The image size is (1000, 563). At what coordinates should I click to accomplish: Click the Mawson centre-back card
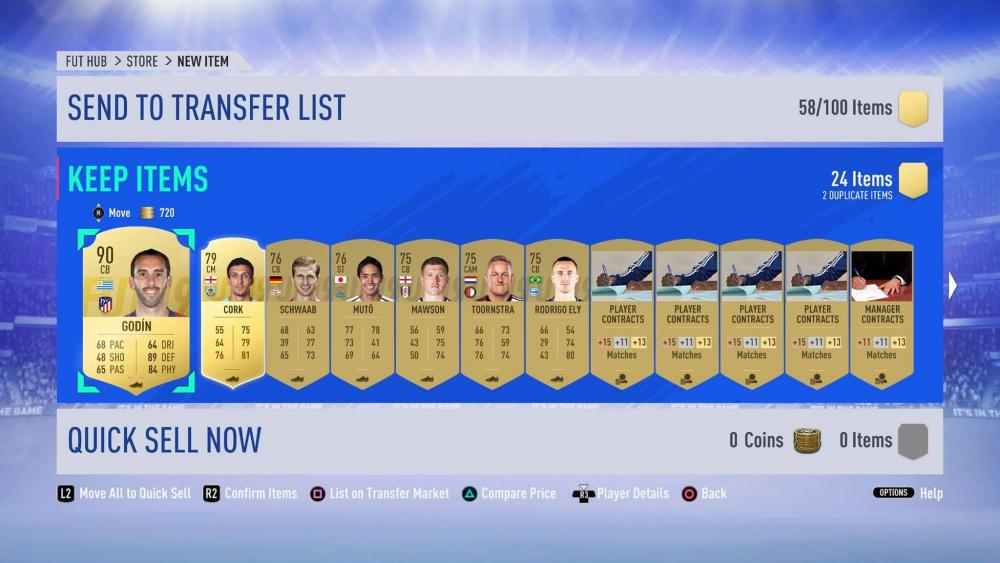coord(428,312)
